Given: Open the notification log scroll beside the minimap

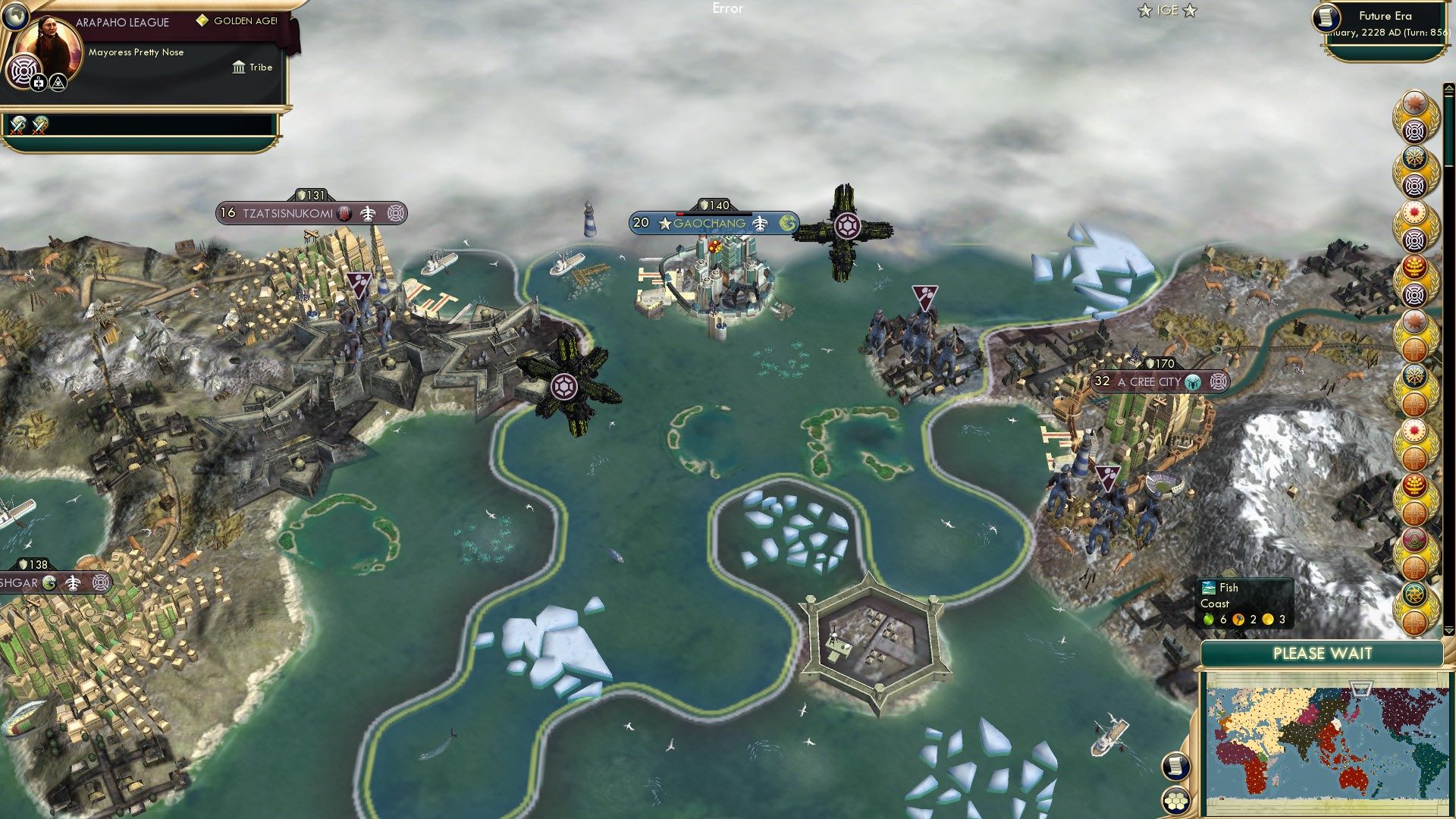Looking at the screenshot, I should (1175, 767).
